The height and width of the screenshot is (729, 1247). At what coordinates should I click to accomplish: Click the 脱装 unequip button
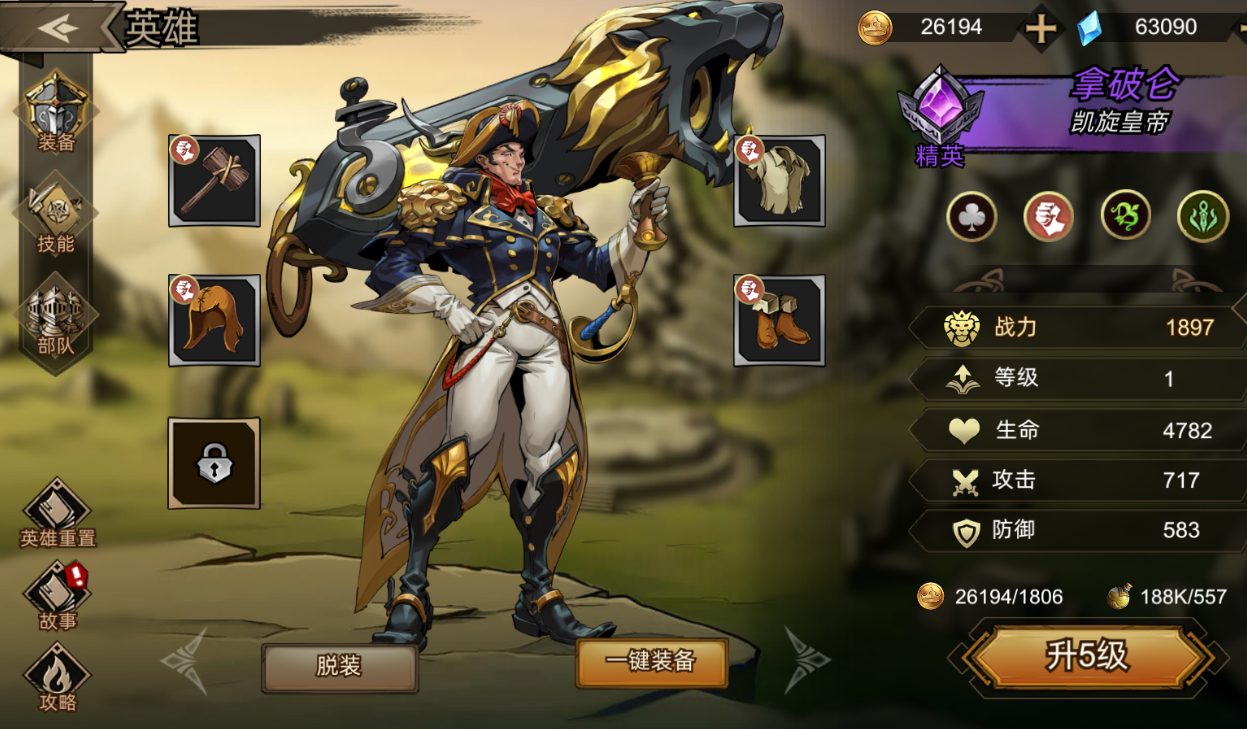tap(339, 666)
